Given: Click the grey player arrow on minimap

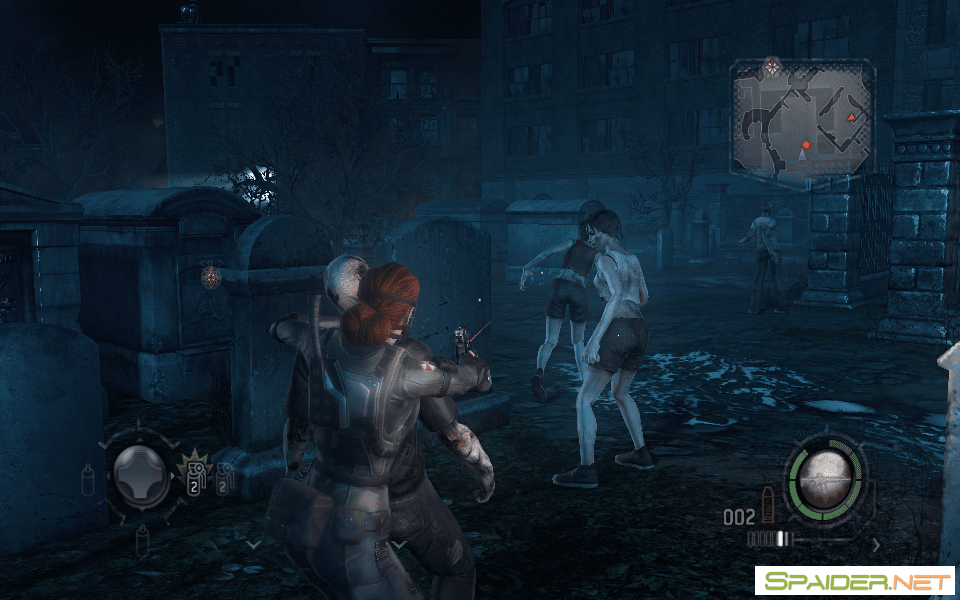Looking at the screenshot, I should coord(804,157).
